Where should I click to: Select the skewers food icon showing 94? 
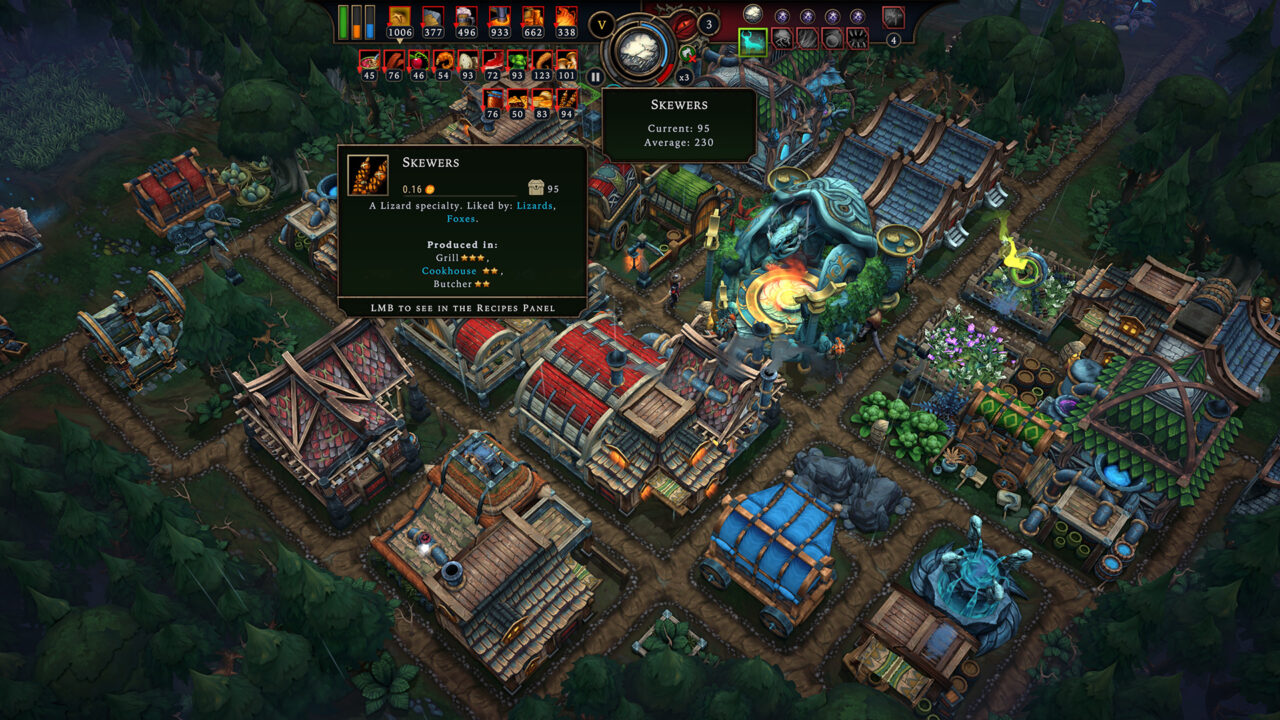566,100
